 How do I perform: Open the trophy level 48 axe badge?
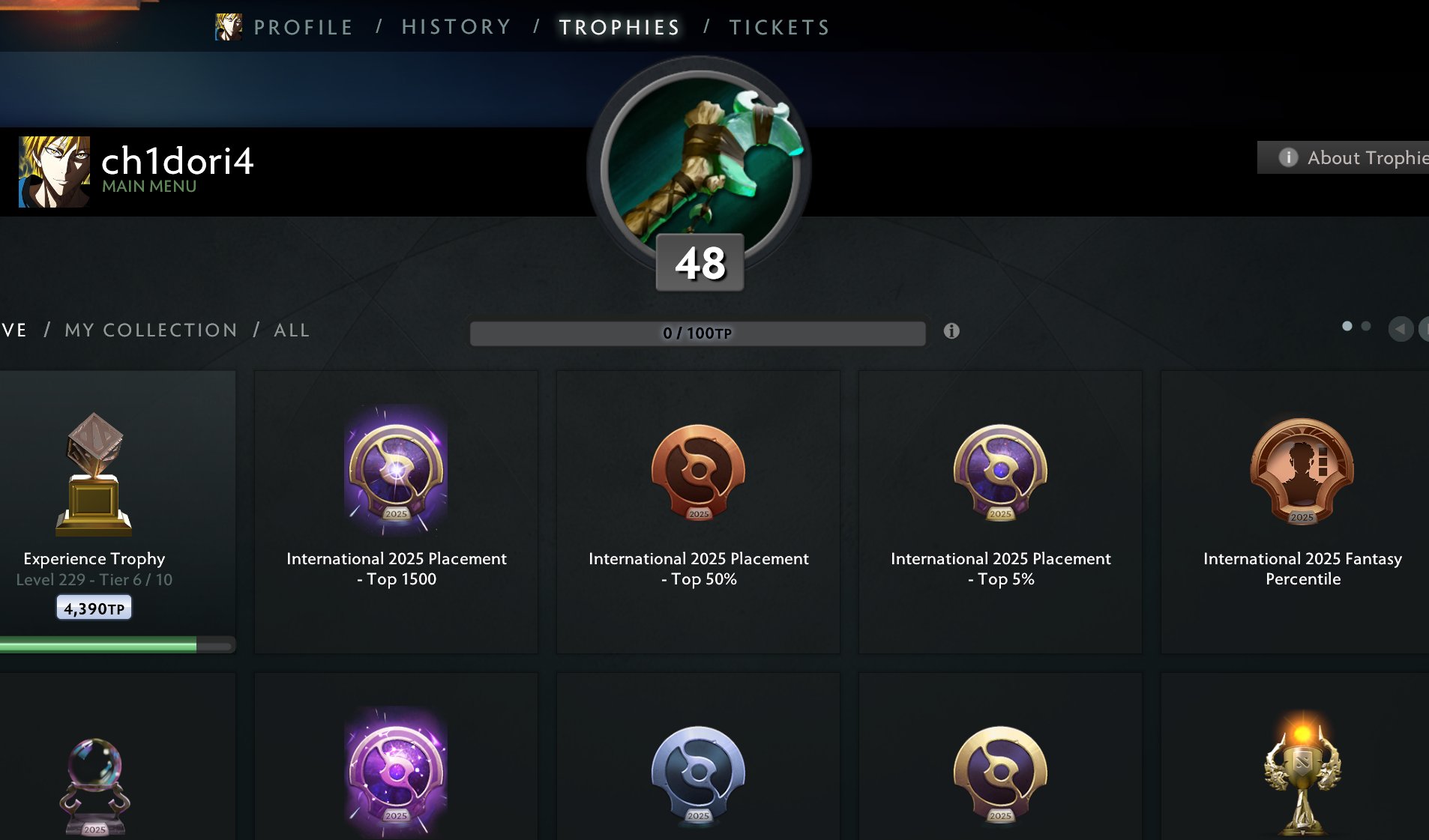[x=700, y=172]
